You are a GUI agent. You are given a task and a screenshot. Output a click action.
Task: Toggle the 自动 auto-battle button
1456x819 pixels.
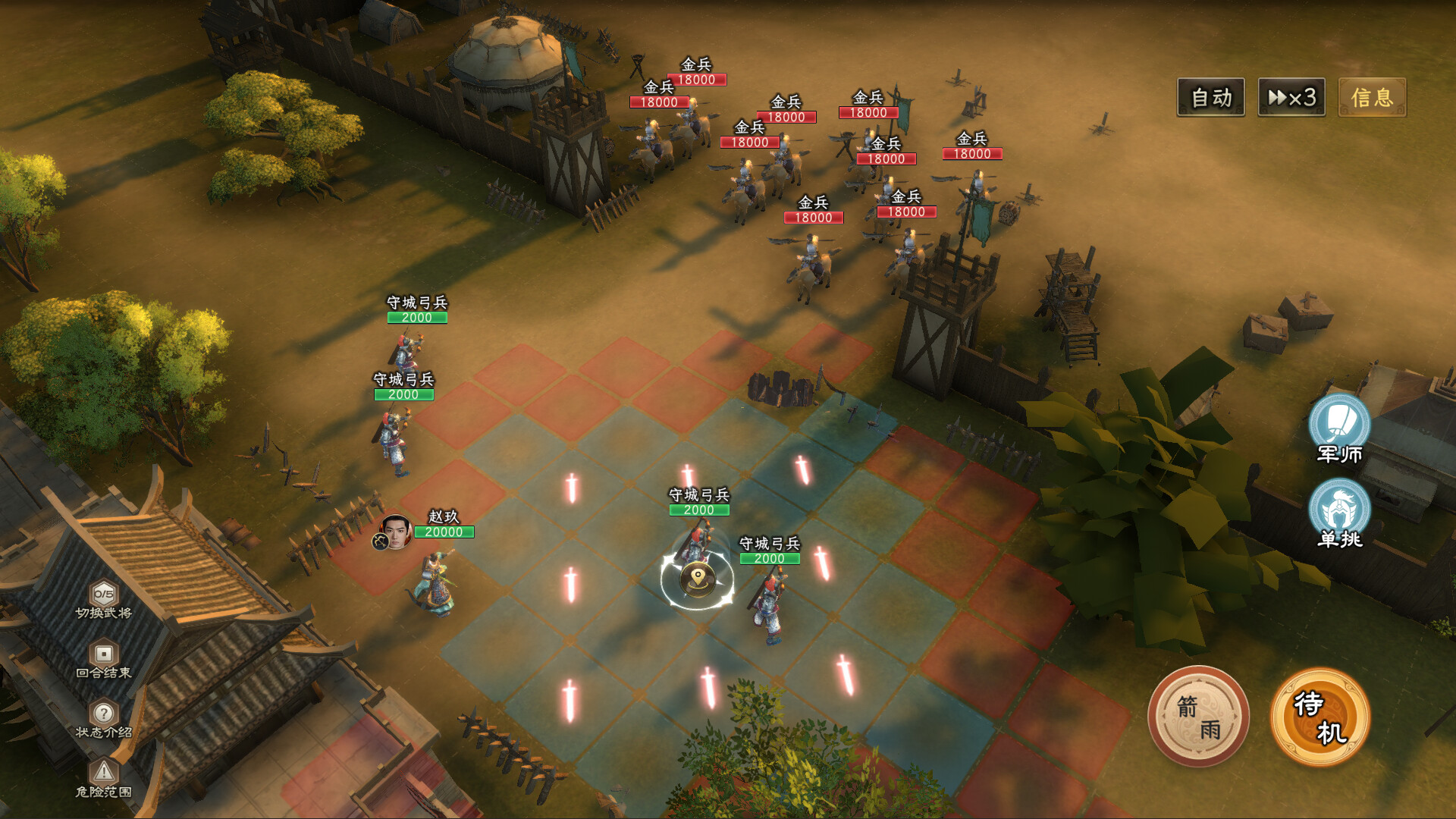point(1210,97)
